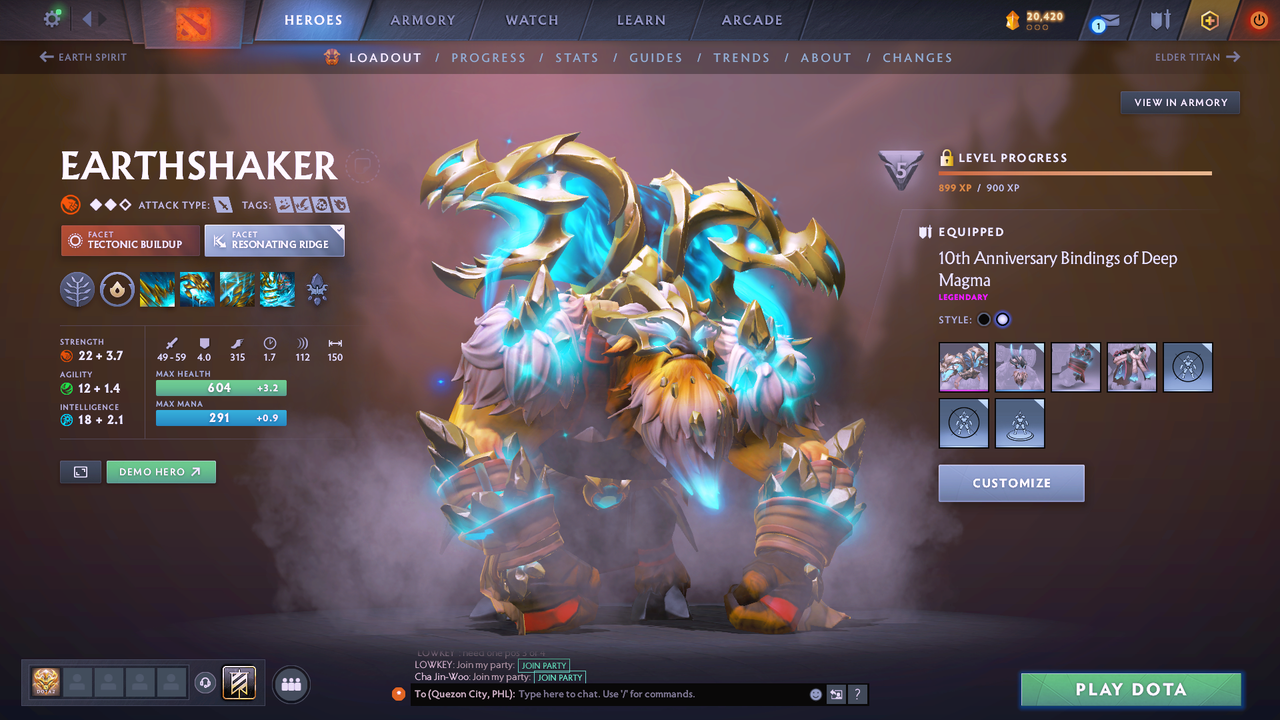
Task: Click the power button logout icon
Action: tap(1259, 19)
